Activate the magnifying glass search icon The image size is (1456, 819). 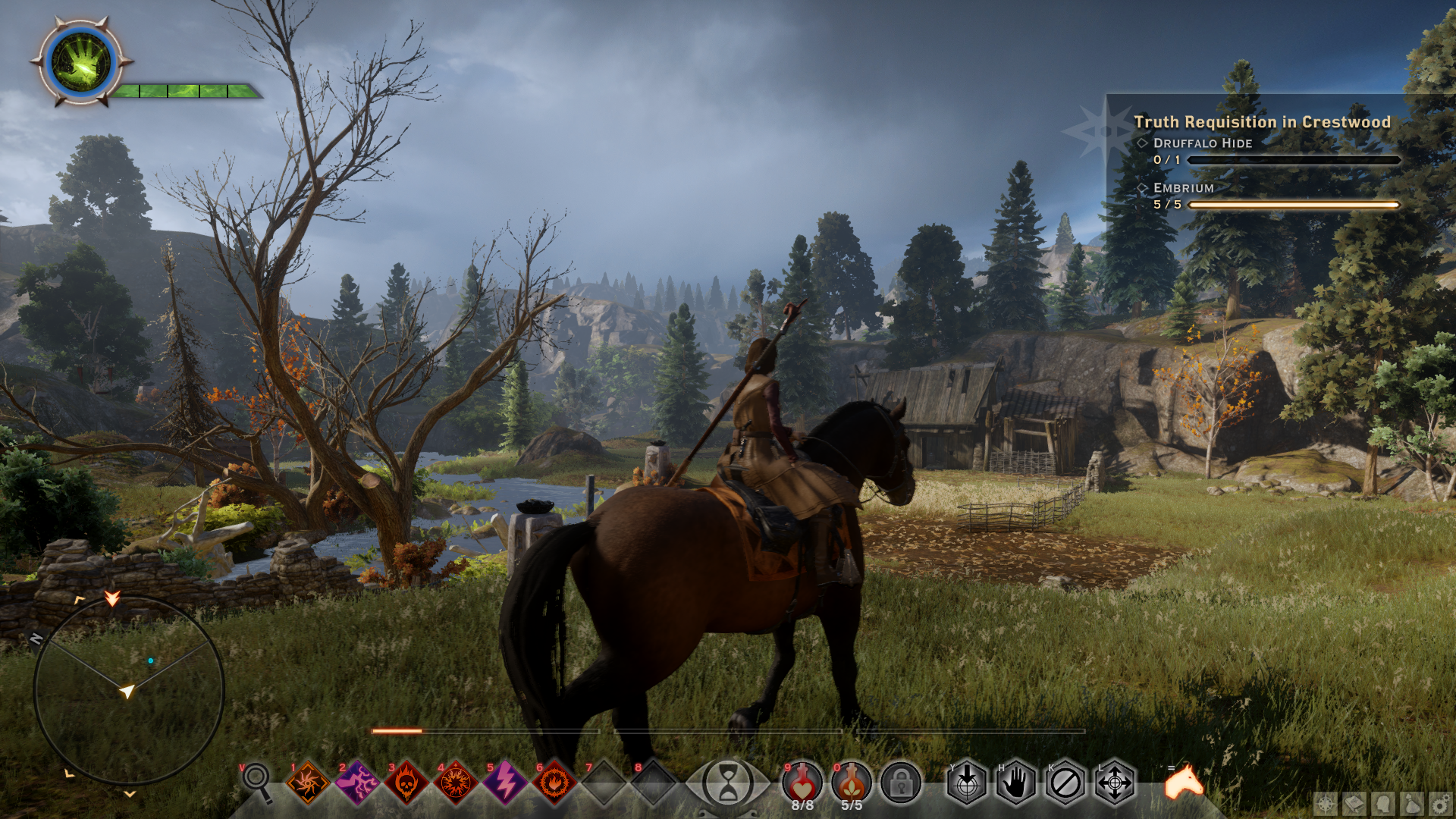click(256, 780)
